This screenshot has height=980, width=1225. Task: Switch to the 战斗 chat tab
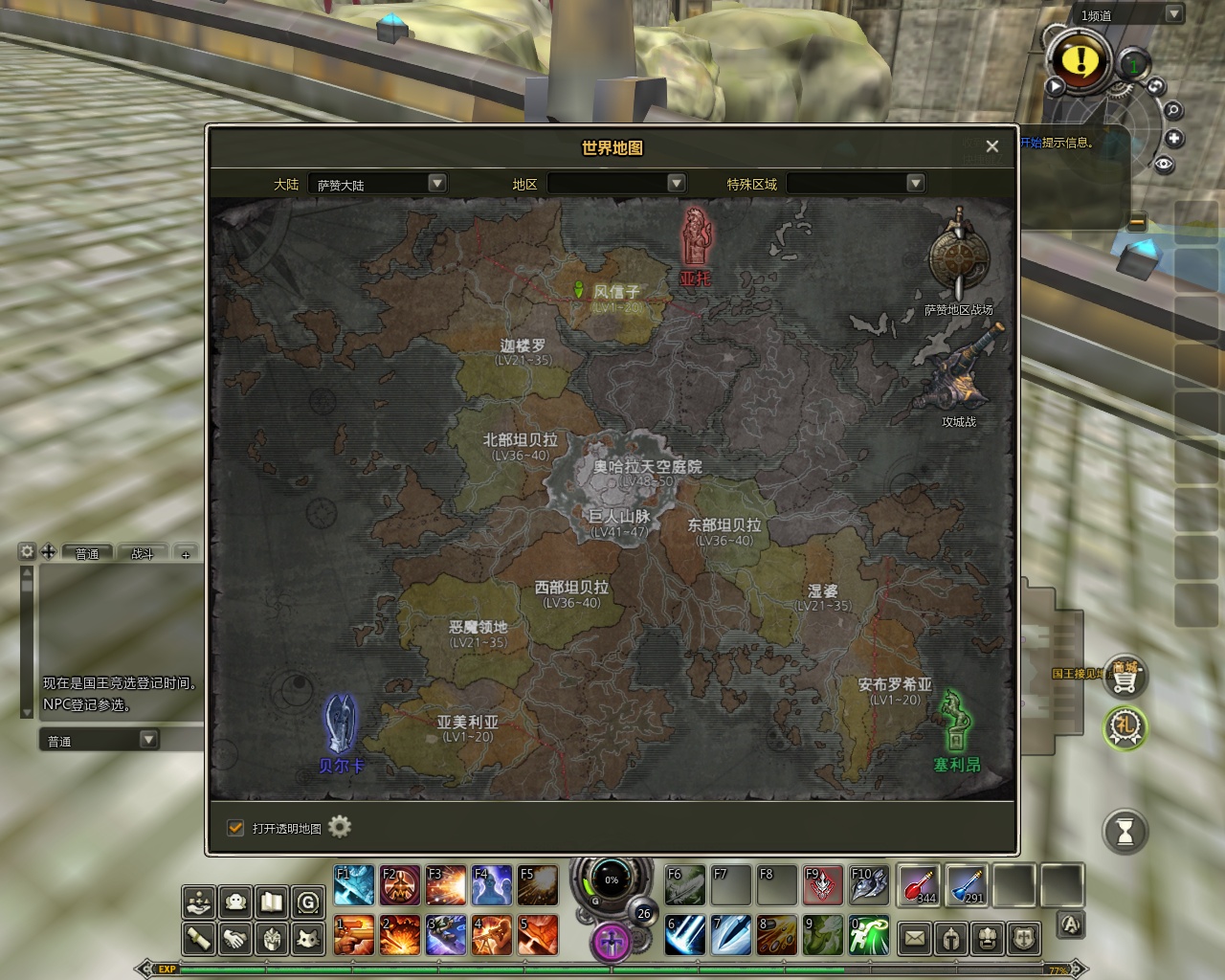(x=143, y=553)
